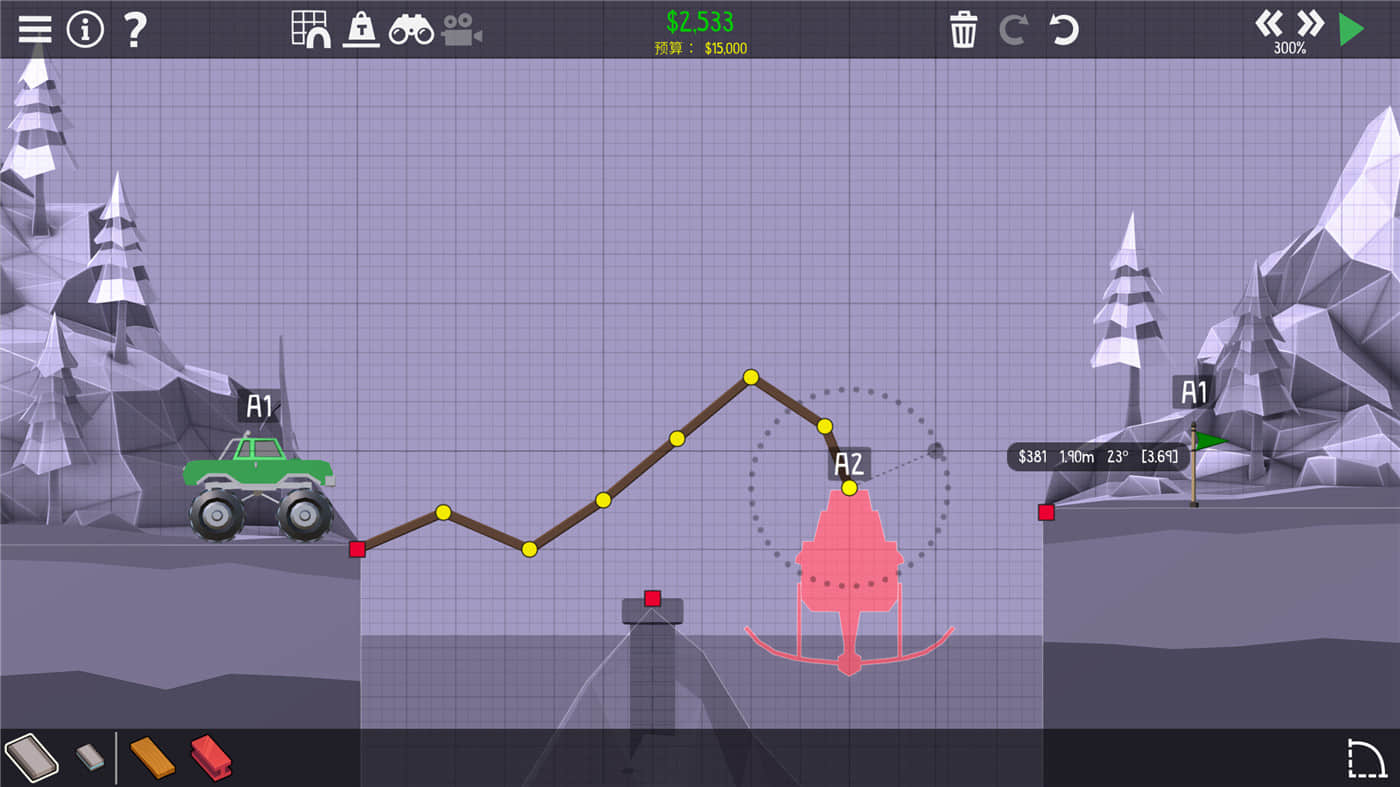Viewport: 1400px width, 787px height.
Task: Open the main hamburger menu
Action: (x=34, y=28)
